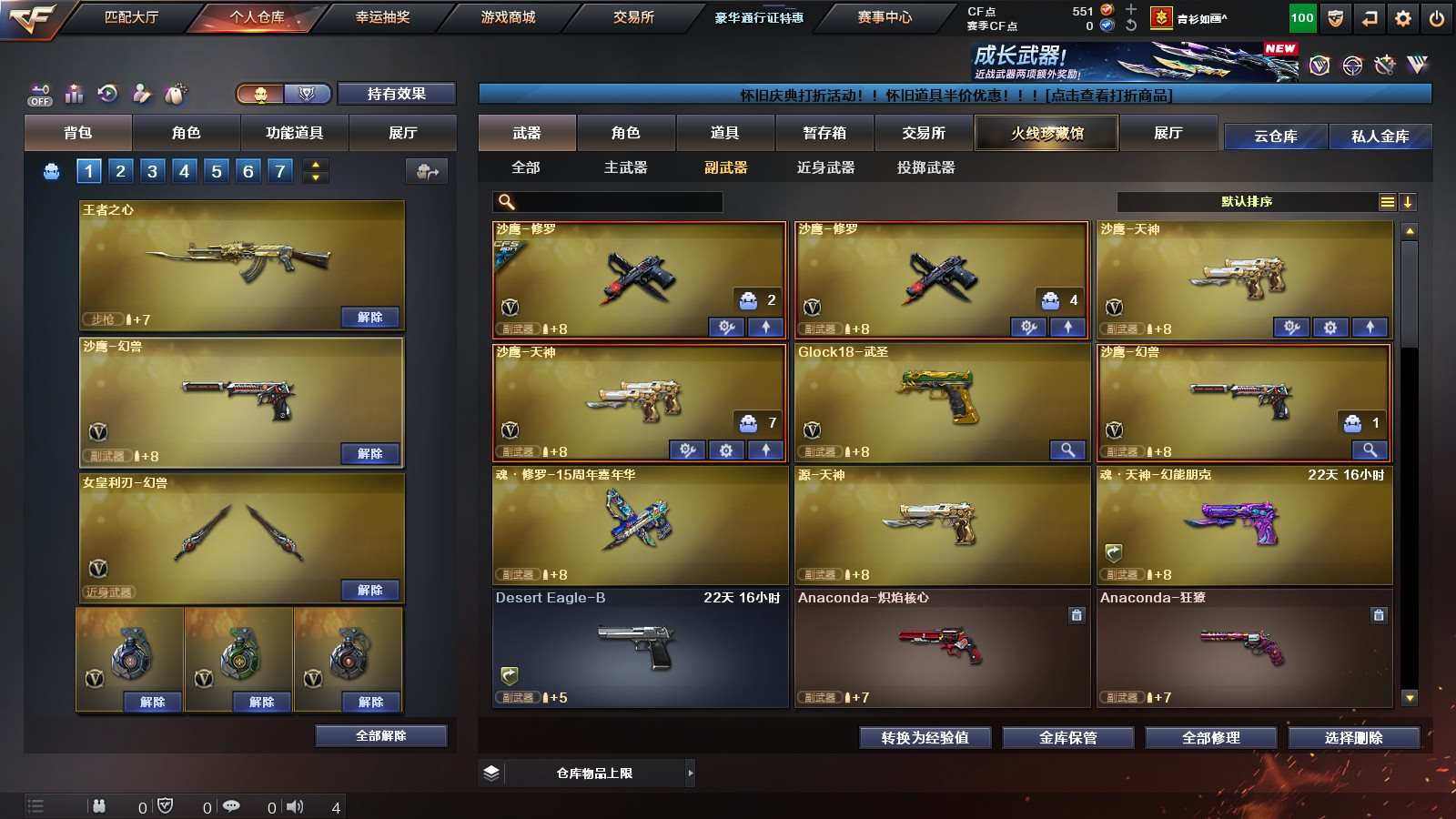Unequip all with 全部解除 button
This screenshot has height=819, width=1456.
point(381,735)
